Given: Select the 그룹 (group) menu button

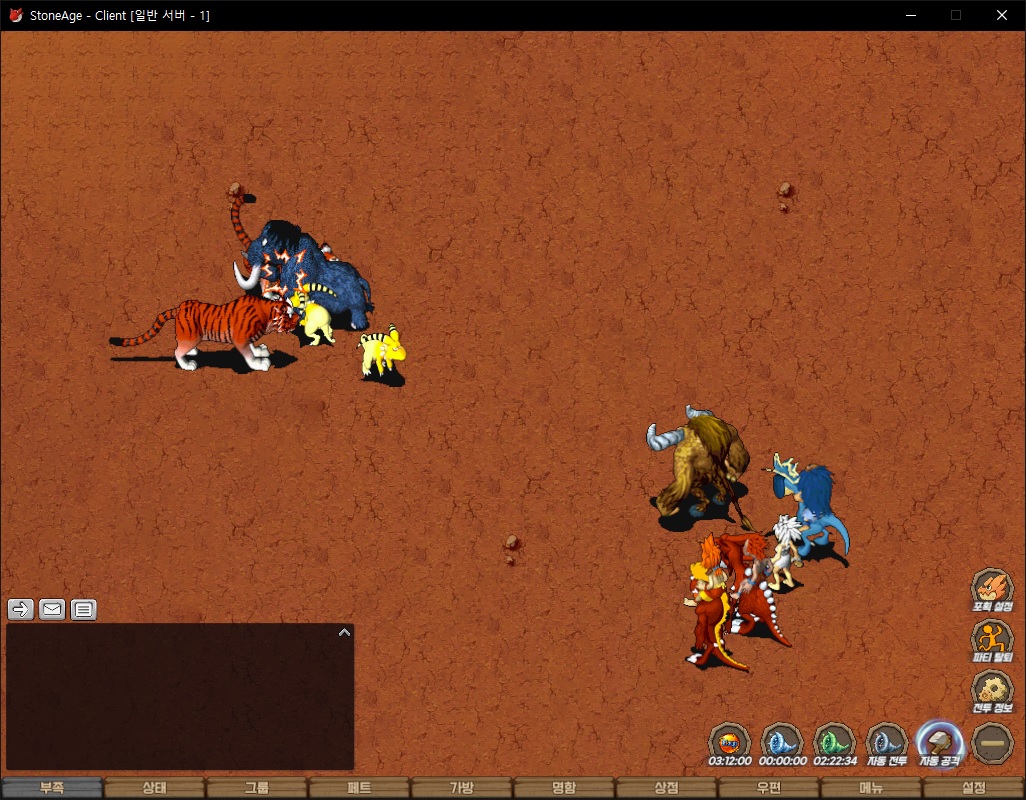Looking at the screenshot, I should pos(257,788).
